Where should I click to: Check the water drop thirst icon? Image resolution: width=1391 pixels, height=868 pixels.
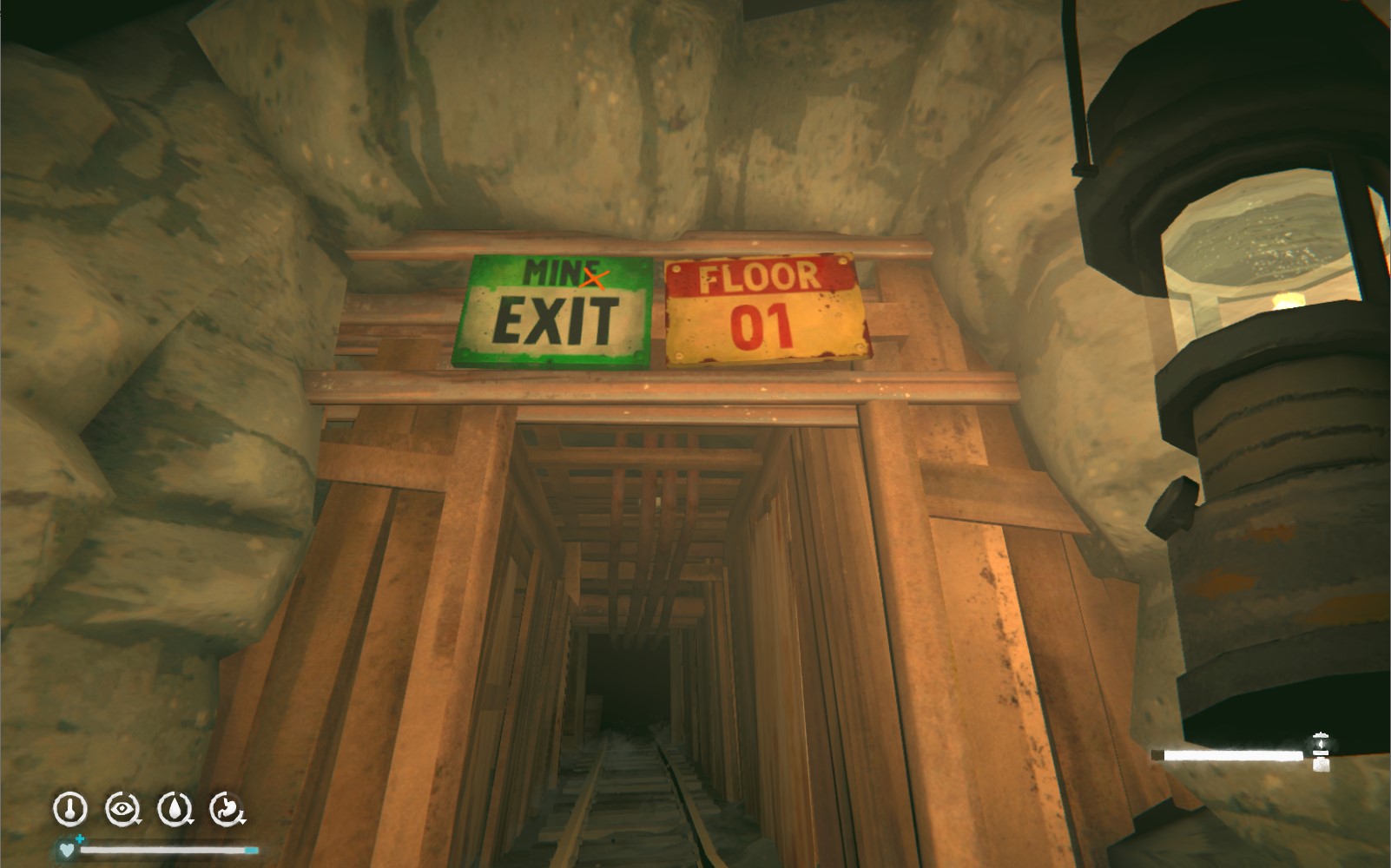coord(174,809)
